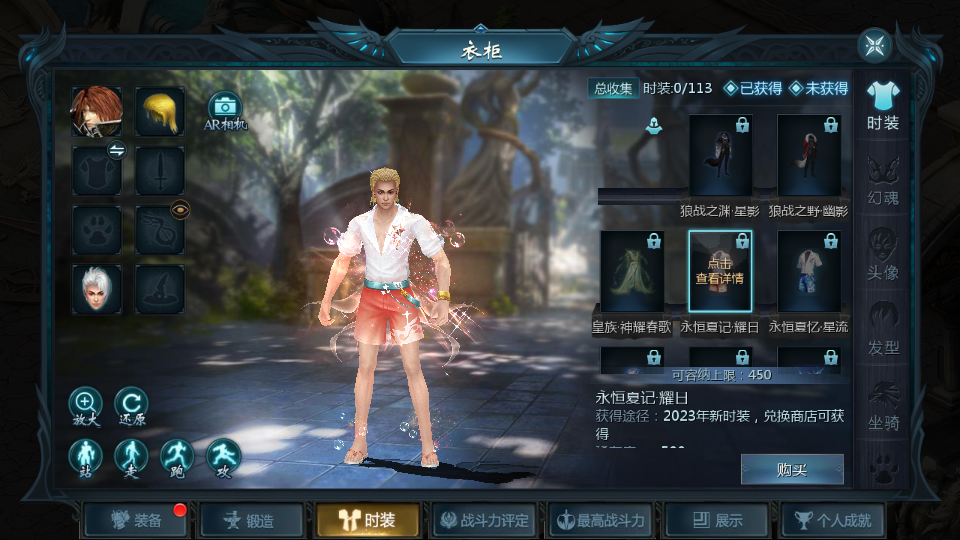960x540 pixels.
Task: Open the 发型 hairstyle tab
Action: point(882,330)
